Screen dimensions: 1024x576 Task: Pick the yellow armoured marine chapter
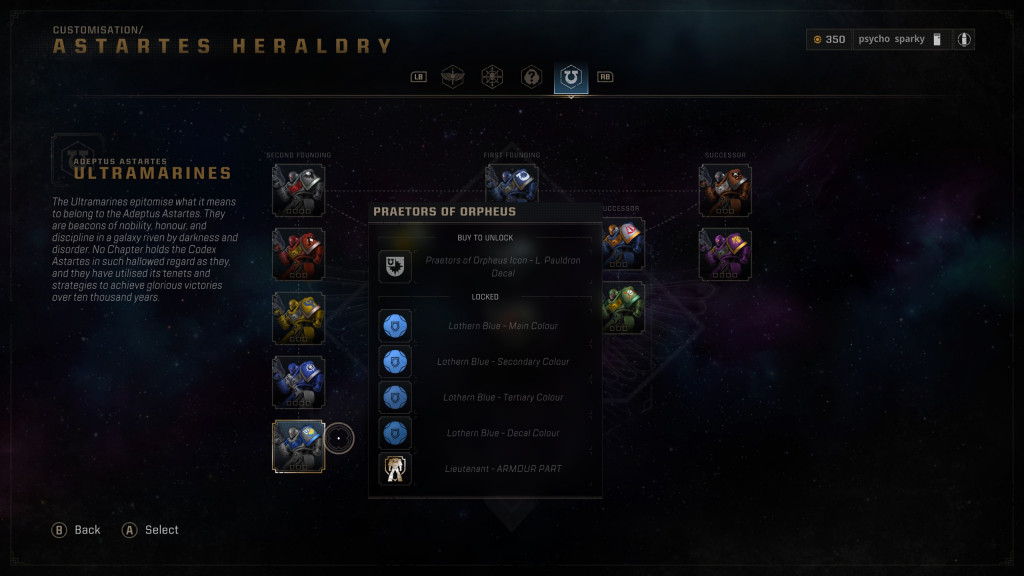[298, 318]
